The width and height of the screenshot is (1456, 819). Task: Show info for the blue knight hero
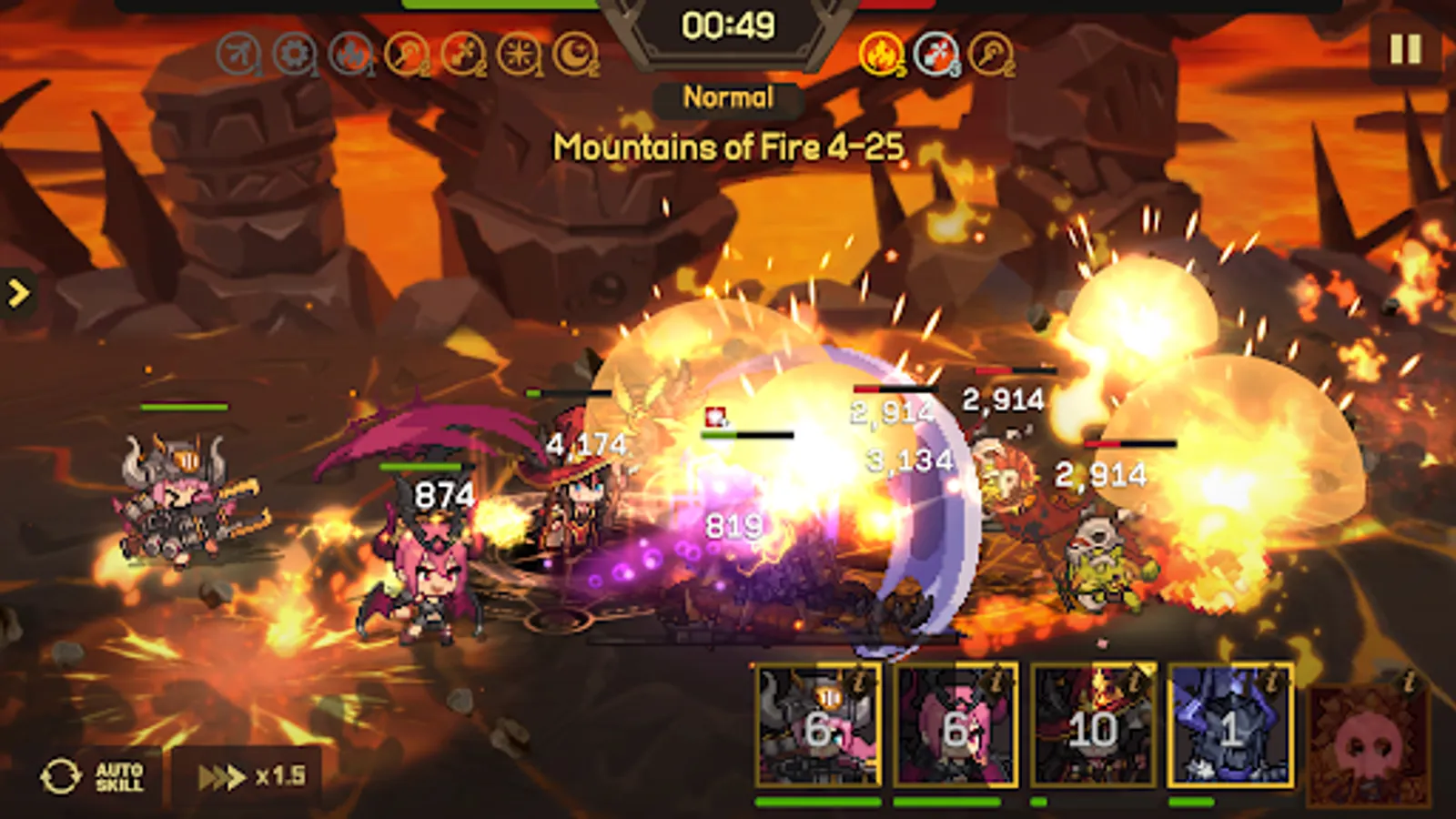pos(1270,679)
